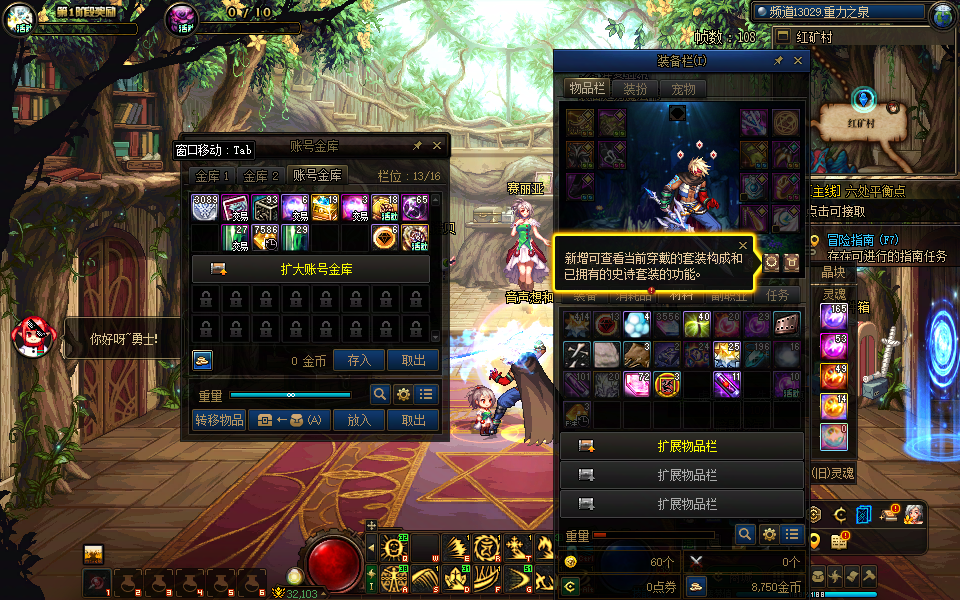Image resolution: width=960 pixels, height=600 pixels.
Task: Close the 装备栏 equipment window
Action: (x=798, y=61)
